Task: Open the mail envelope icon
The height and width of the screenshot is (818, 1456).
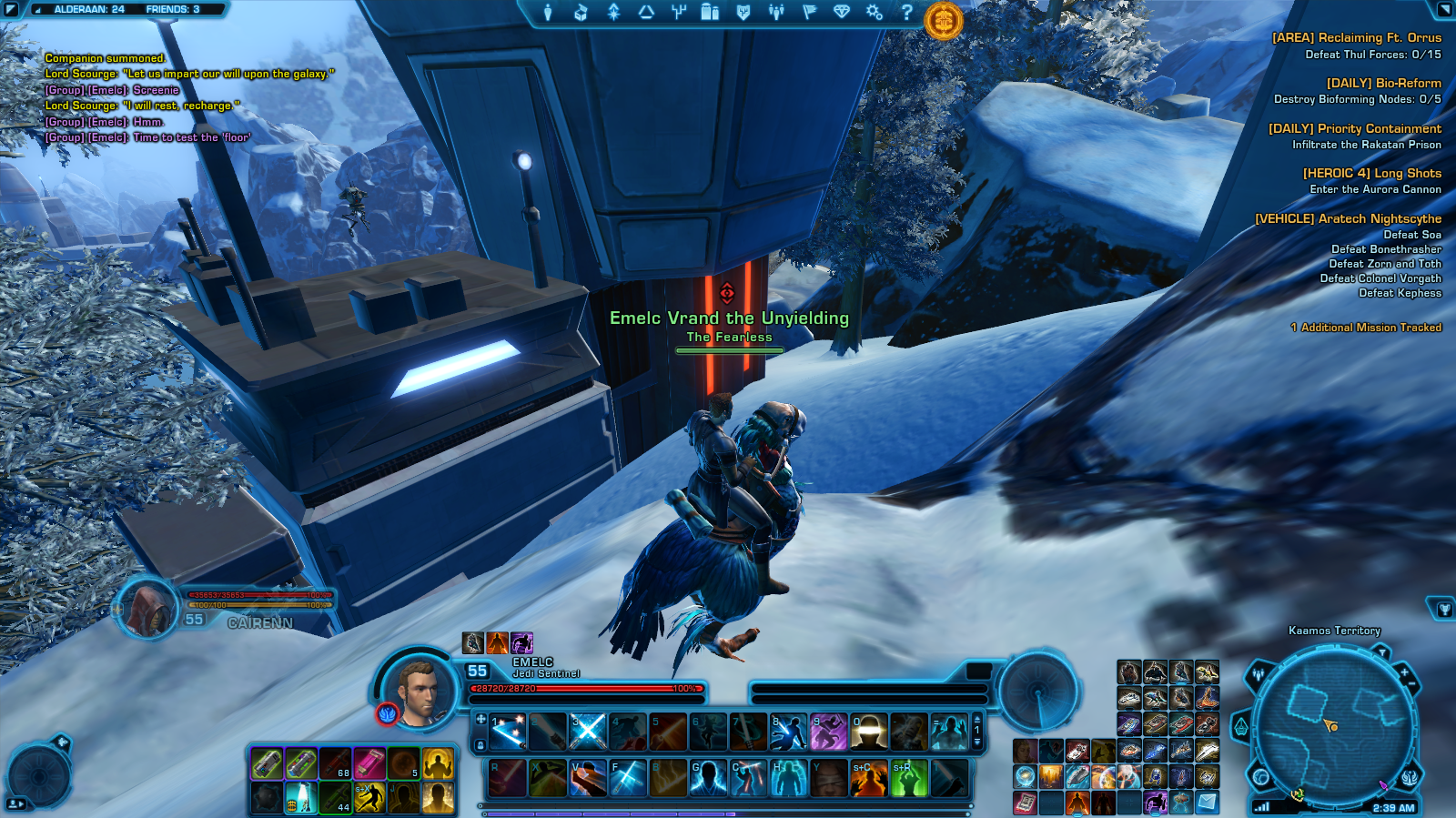Action: (1207, 802)
